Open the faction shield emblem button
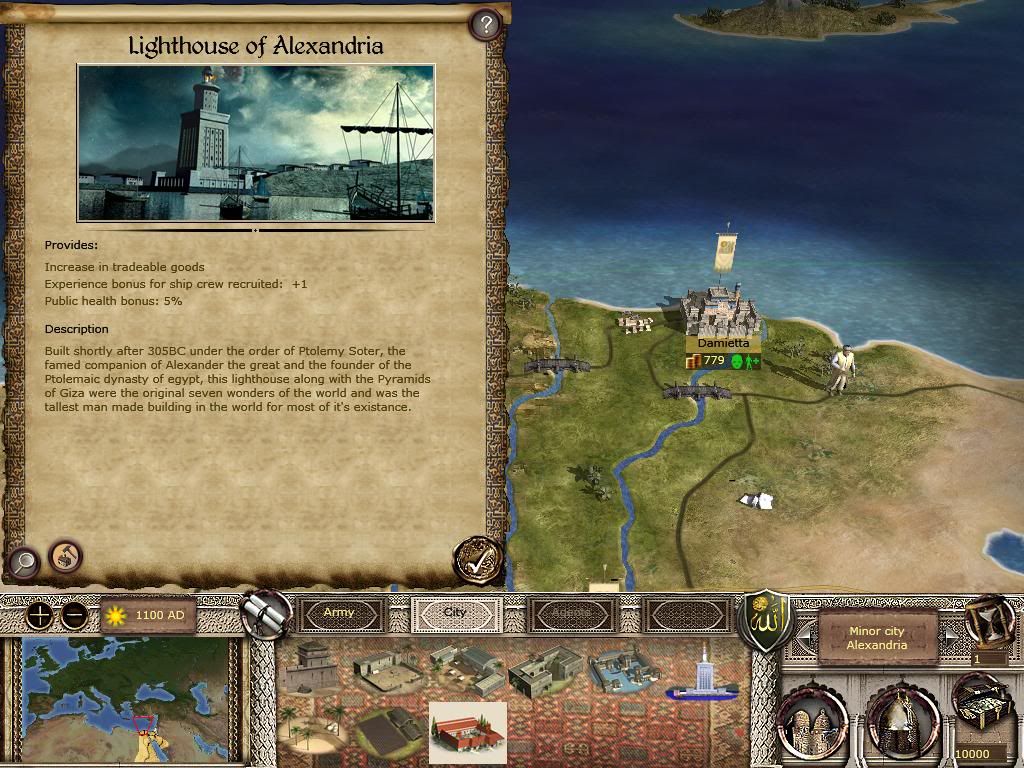Screen dimensions: 1024x768 click(x=764, y=619)
